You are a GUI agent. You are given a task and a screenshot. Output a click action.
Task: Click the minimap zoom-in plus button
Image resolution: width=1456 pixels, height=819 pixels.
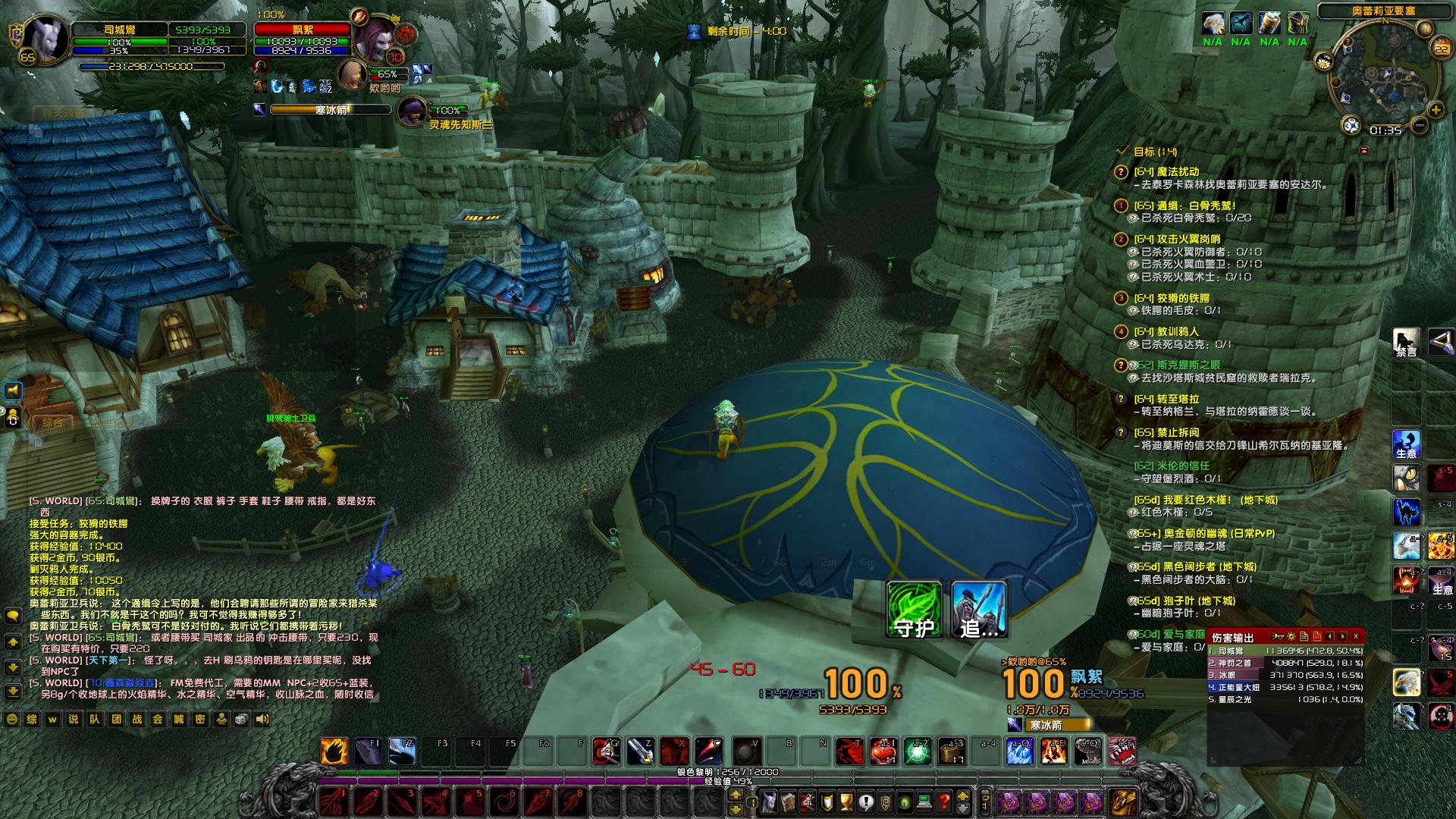coord(1436,110)
